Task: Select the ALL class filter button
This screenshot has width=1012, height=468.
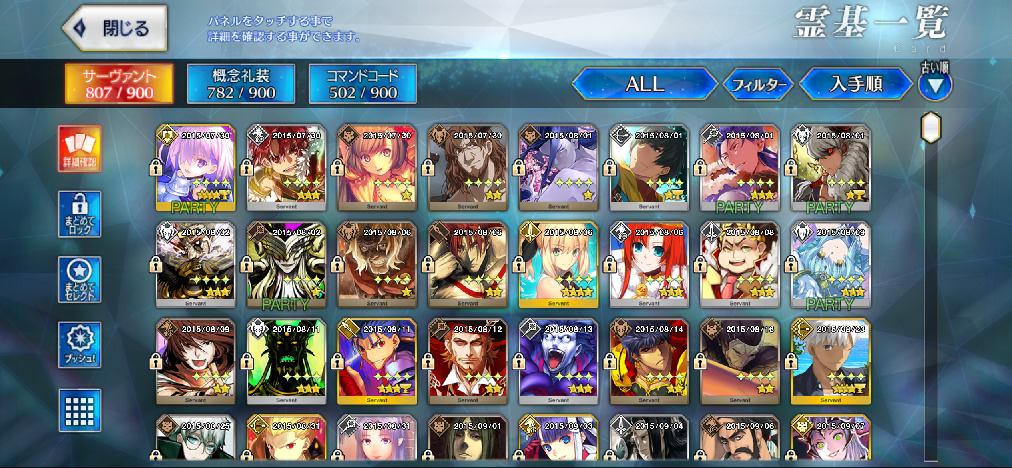Action: pyautogui.click(x=645, y=84)
